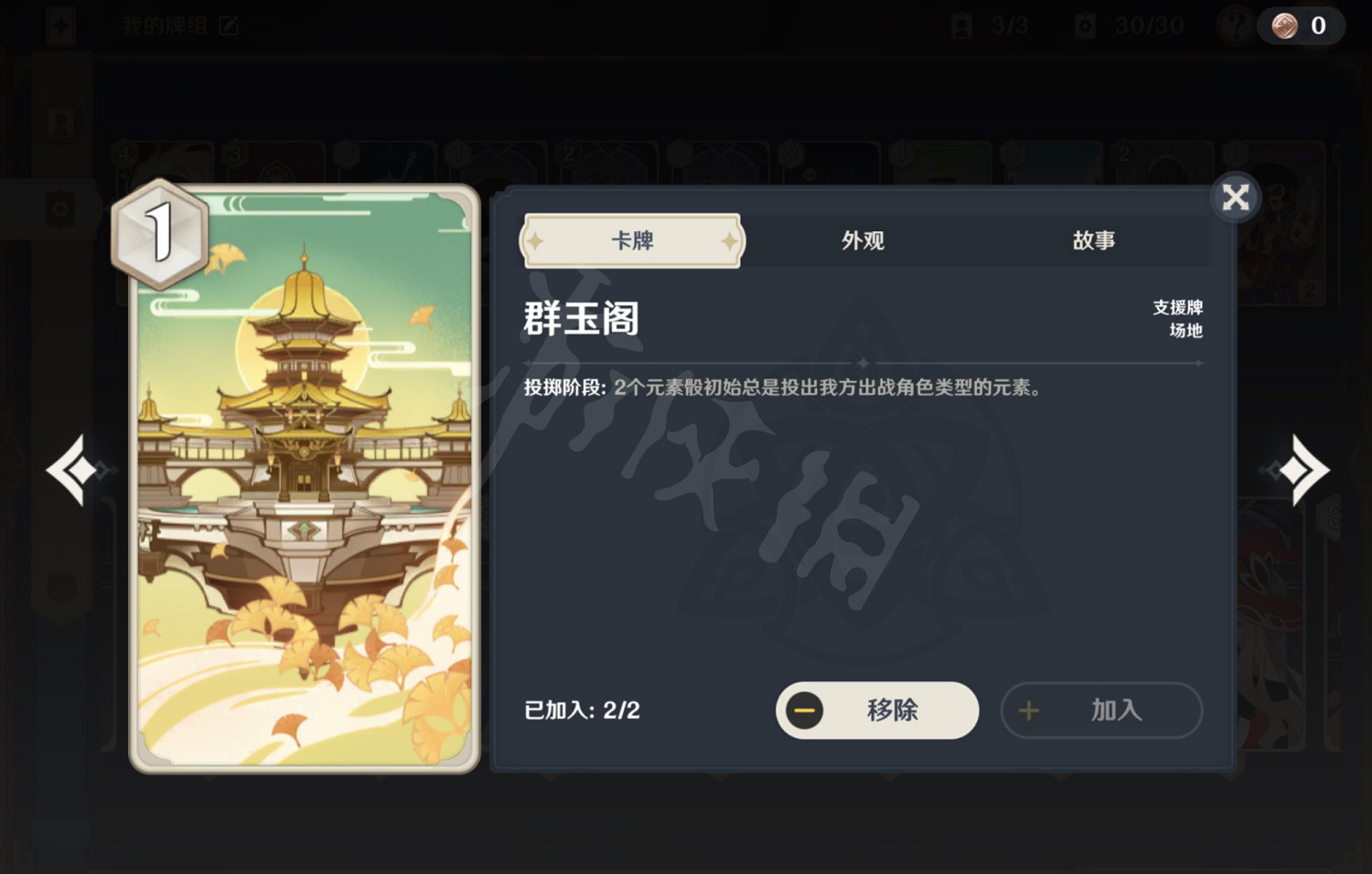Select the 卡牌 tab
The image size is (1372, 874).
click(631, 240)
